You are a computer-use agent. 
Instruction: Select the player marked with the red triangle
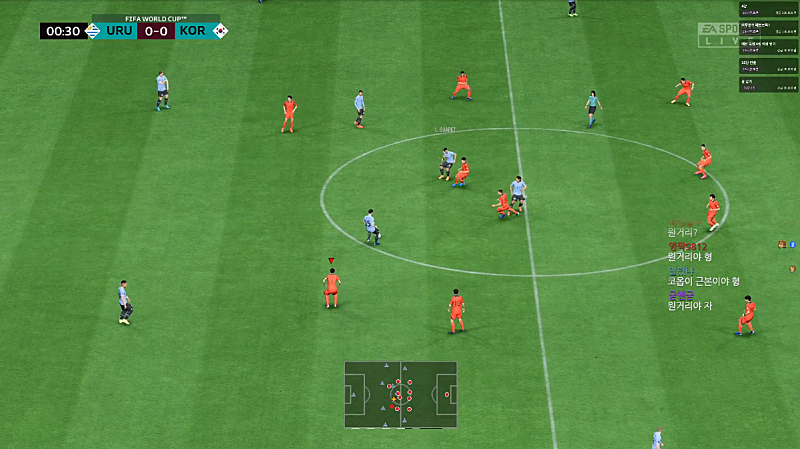[331, 287]
